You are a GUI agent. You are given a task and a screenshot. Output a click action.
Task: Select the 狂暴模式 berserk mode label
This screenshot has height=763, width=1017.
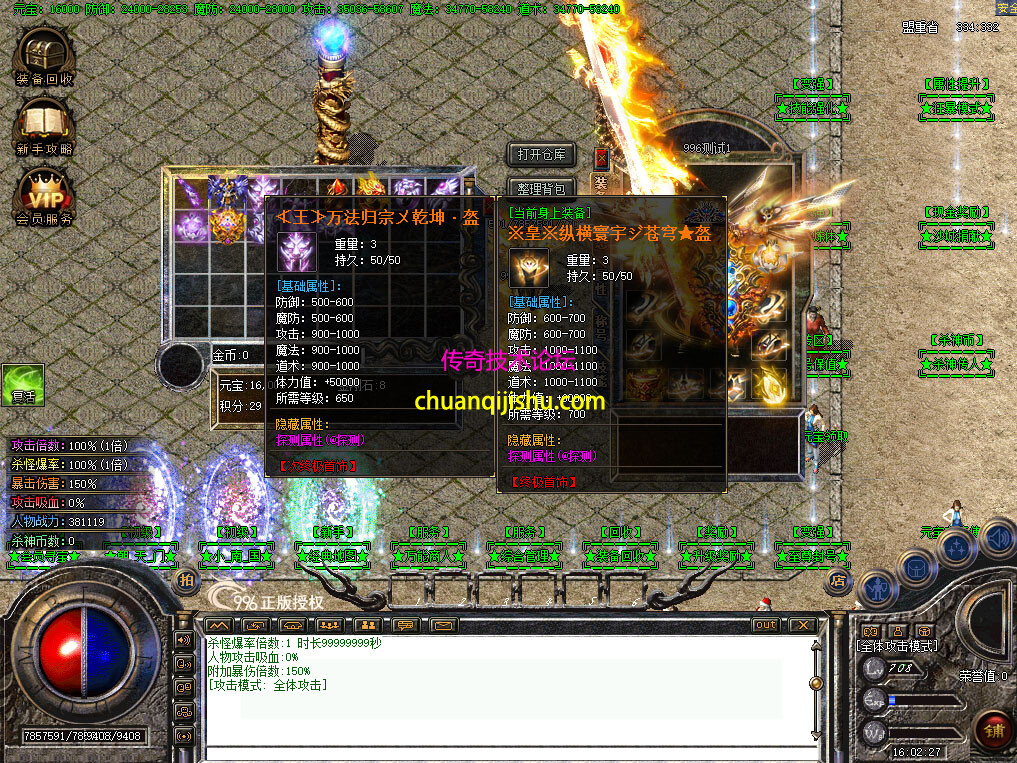pos(956,107)
